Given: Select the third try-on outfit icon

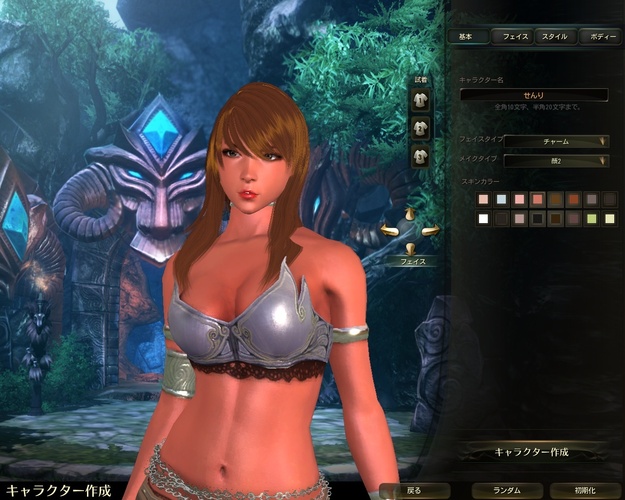Looking at the screenshot, I should [x=421, y=155].
